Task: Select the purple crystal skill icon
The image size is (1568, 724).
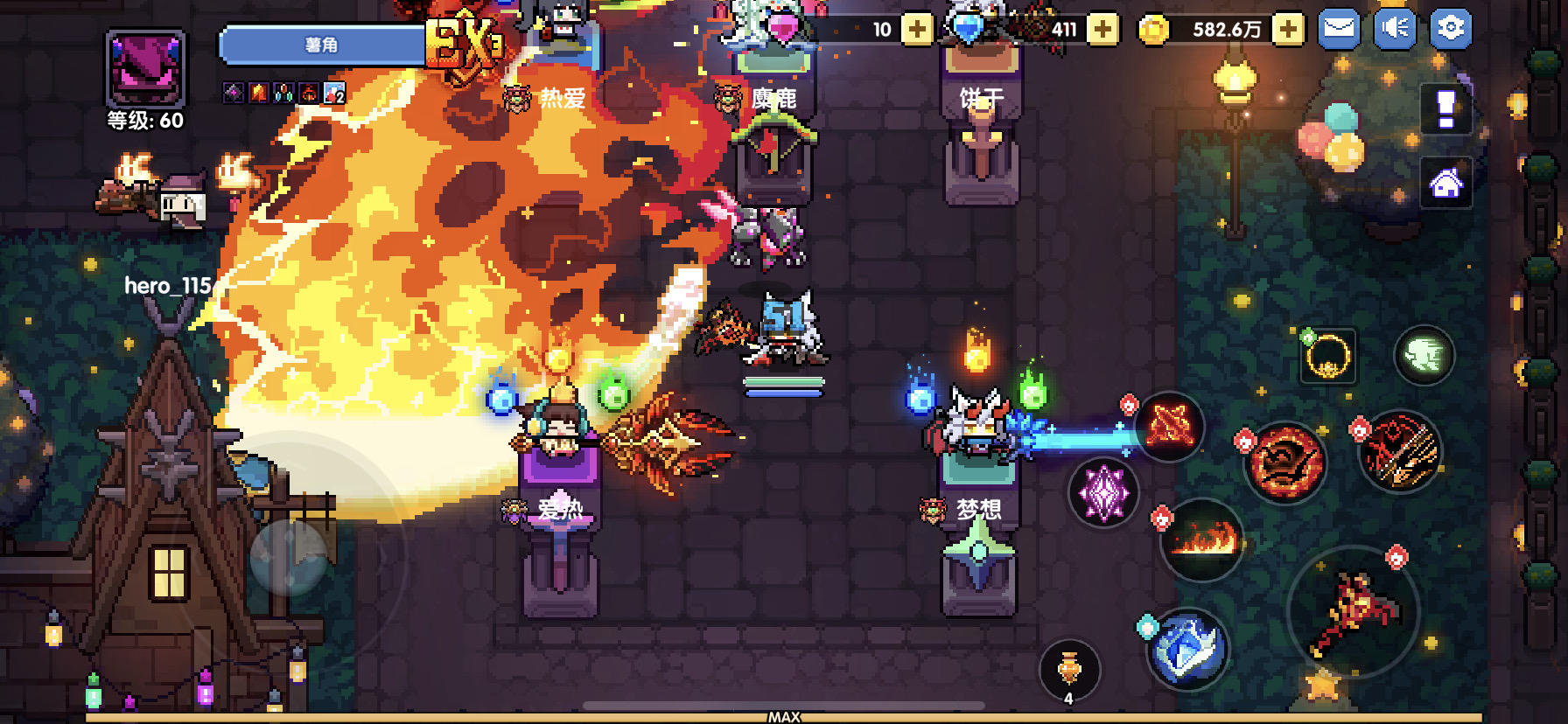Action: coord(1105,492)
